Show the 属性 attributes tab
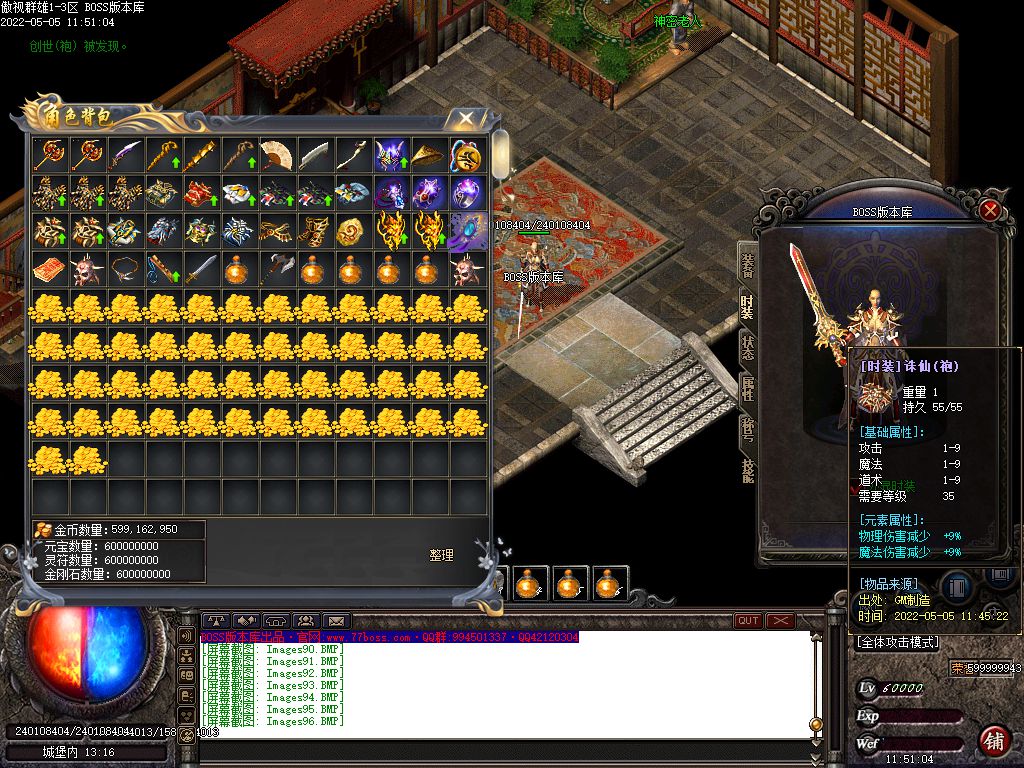The image size is (1024, 768). (x=748, y=388)
